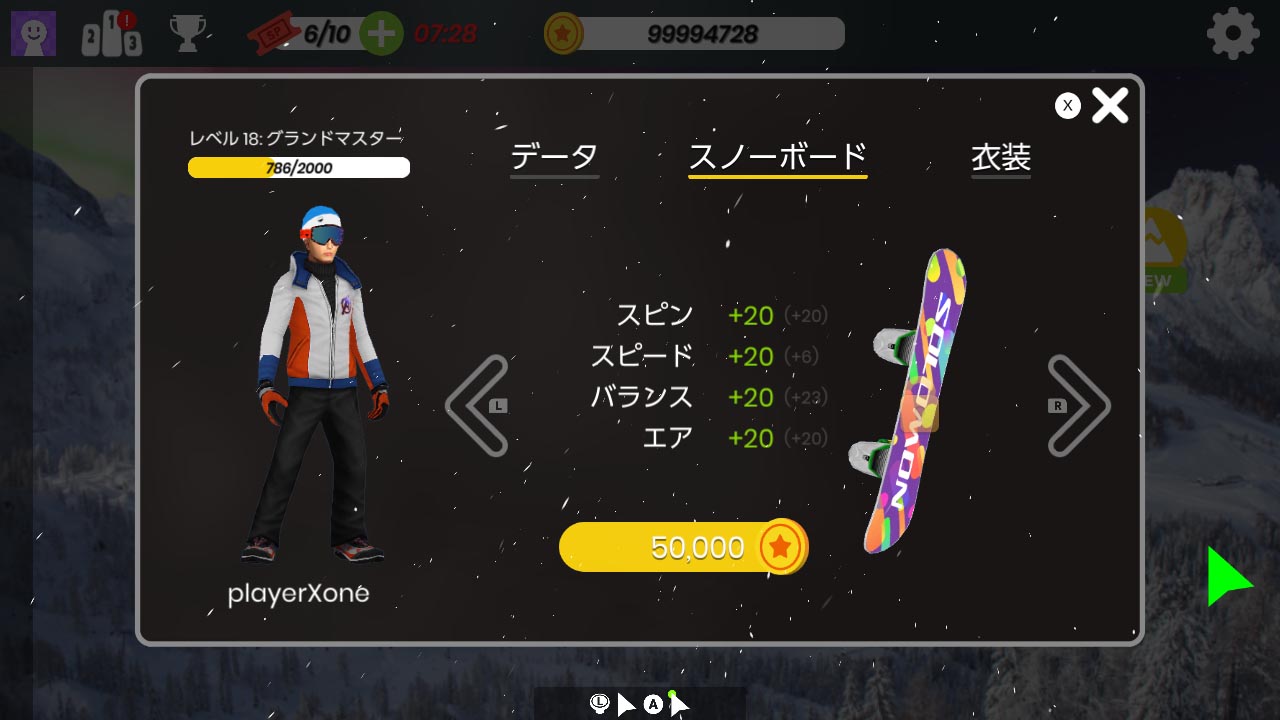Tap the green plus to add tickets

tap(380, 33)
